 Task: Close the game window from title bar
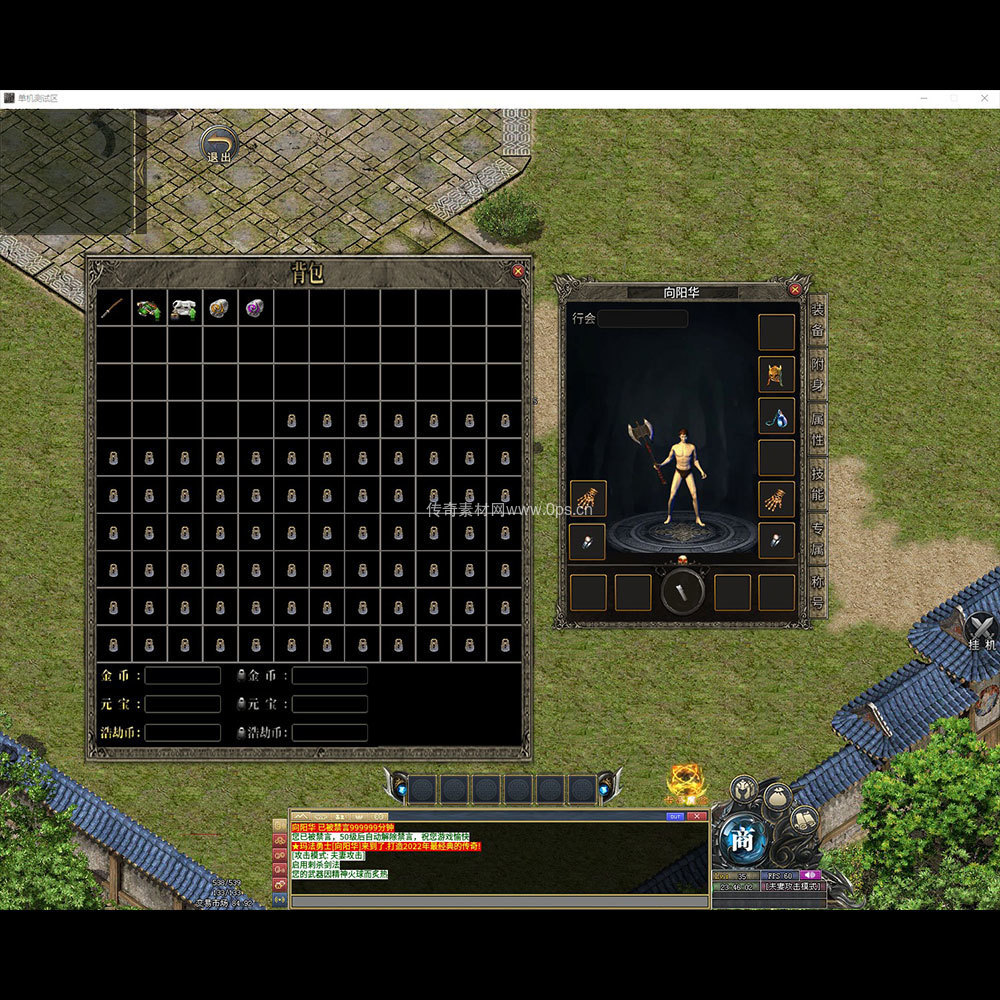[984, 98]
